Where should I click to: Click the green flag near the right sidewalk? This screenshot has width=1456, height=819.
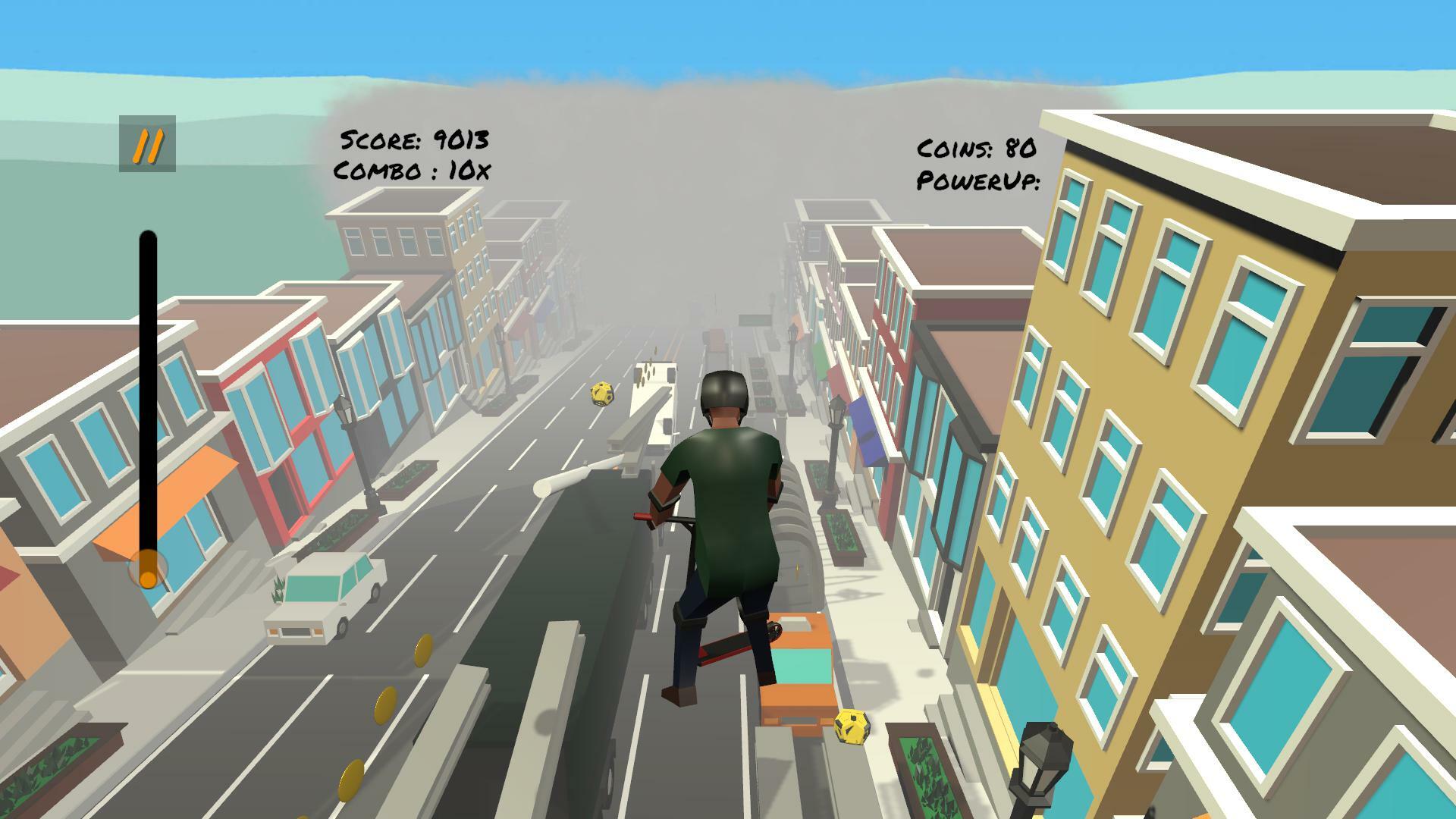tap(819, 361)
